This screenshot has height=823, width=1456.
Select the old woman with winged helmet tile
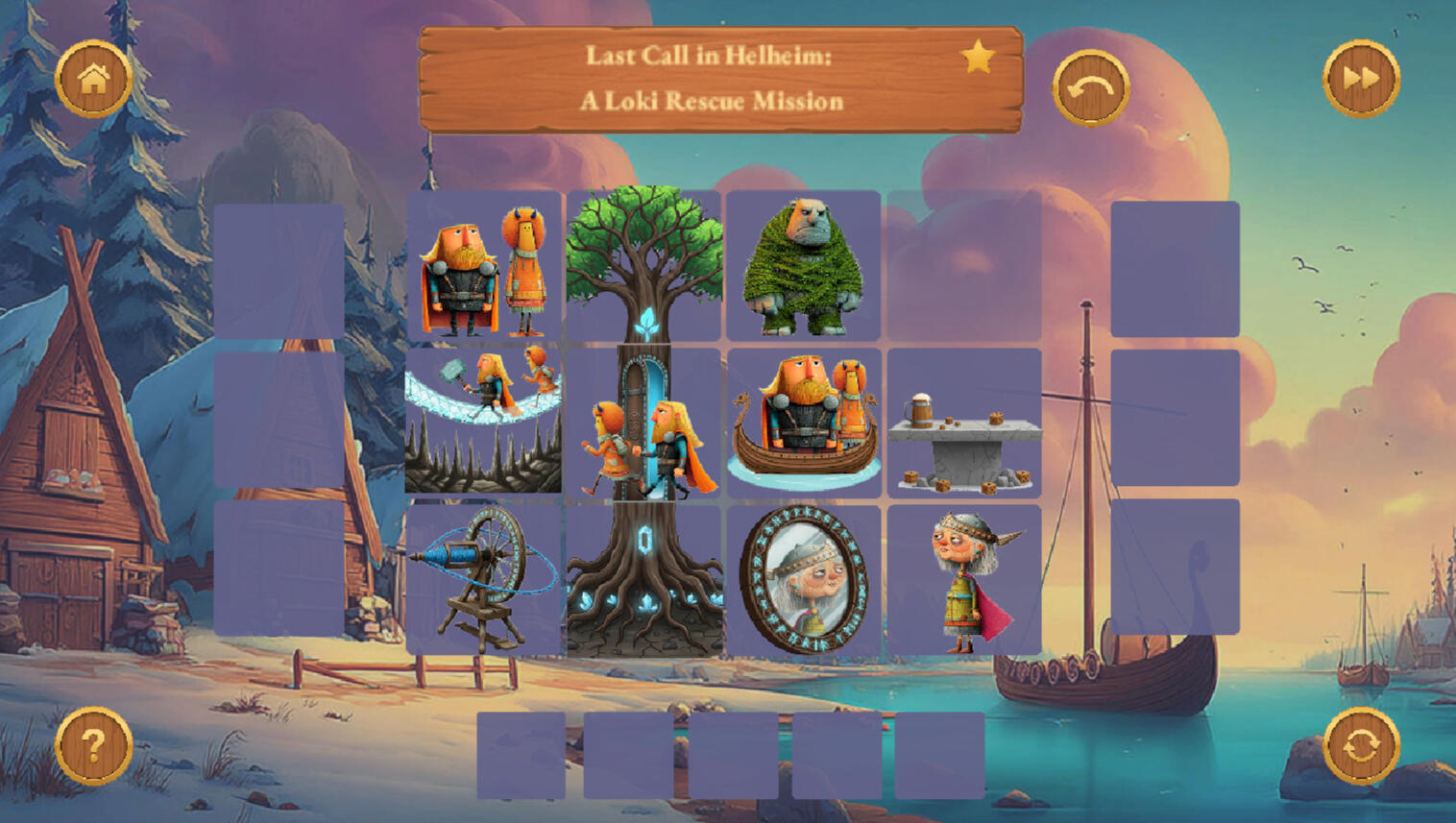pos(963,581)
